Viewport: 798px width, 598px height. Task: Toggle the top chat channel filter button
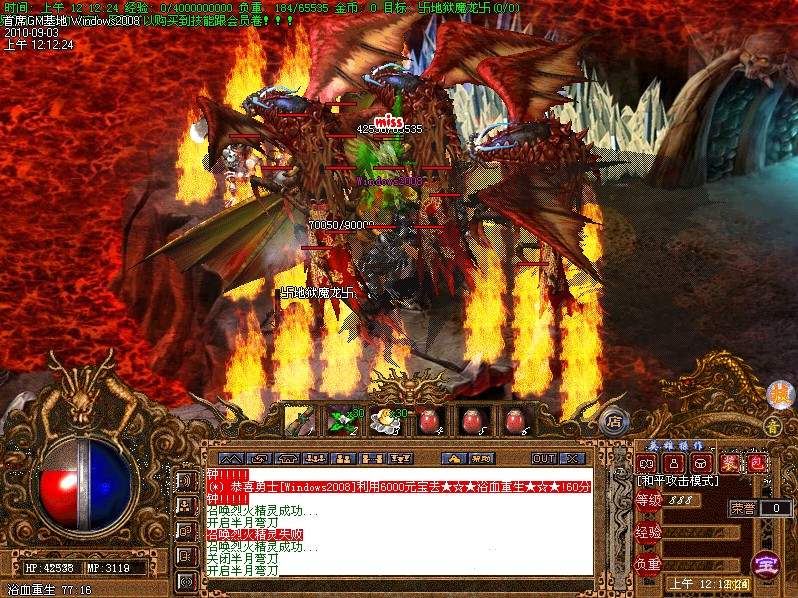click(x=186, y=480)
